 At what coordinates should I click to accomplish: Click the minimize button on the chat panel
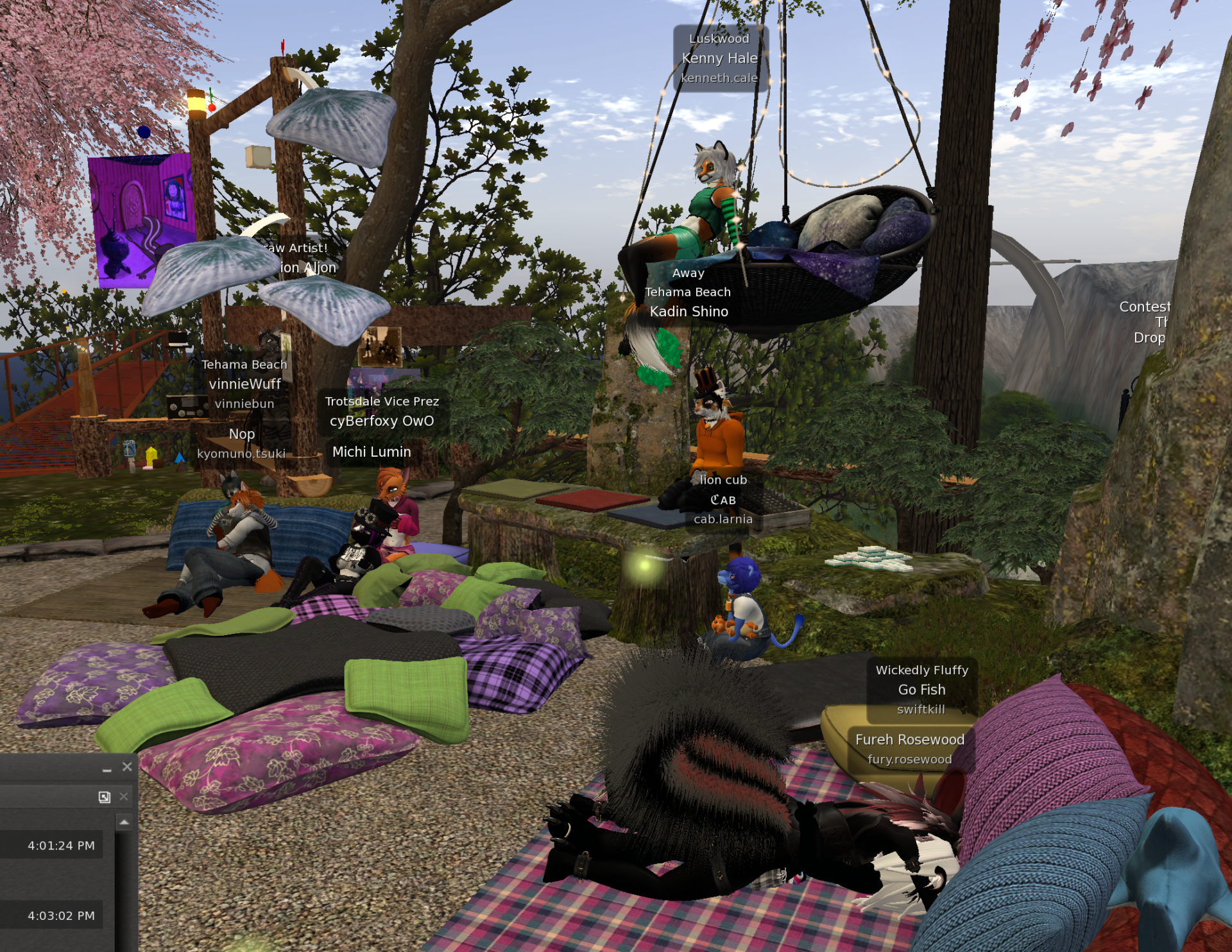tap(107, 770)
